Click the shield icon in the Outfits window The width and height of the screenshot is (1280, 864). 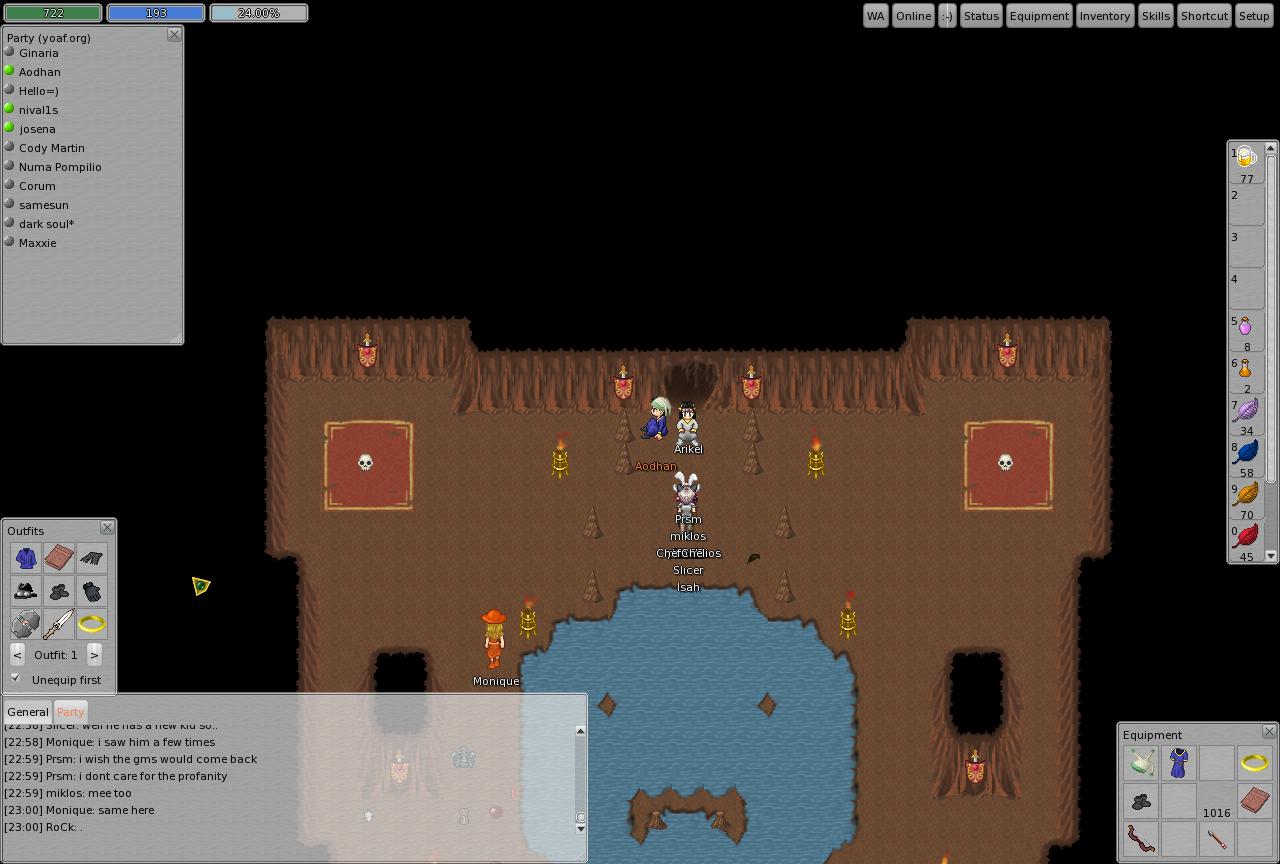pyautogui.click(x=27, y=624)
